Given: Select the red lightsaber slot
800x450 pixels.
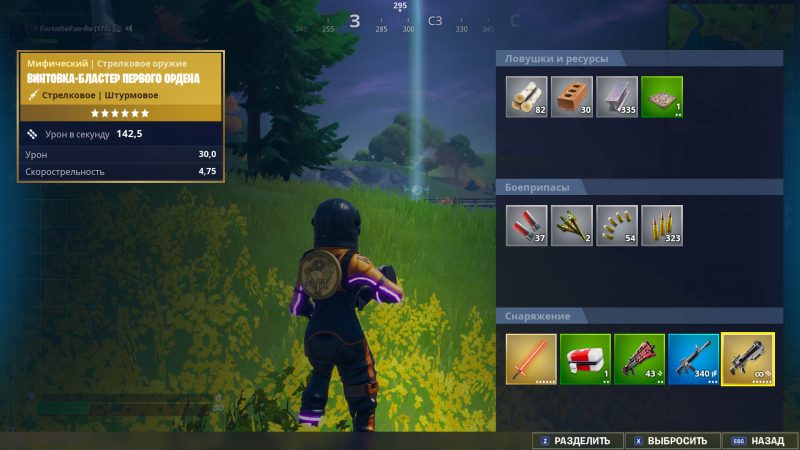Looking at the screenshot, I should tap(530, 359).
